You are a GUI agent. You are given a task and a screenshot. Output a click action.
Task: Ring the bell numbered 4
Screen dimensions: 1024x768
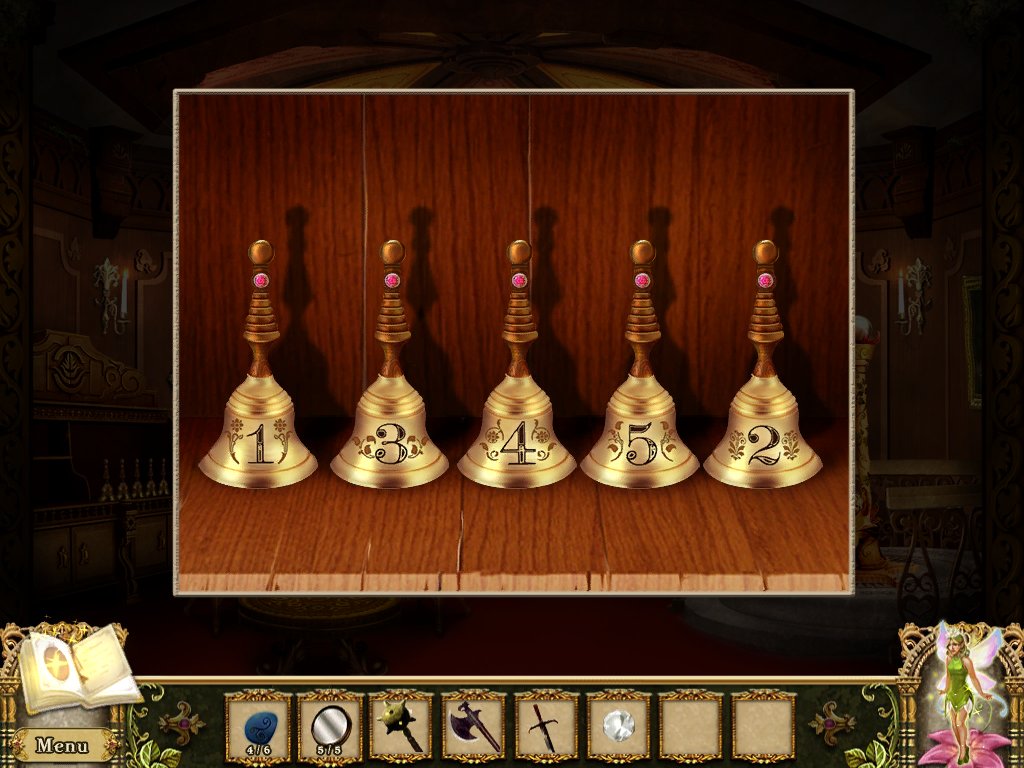(517, 442)
